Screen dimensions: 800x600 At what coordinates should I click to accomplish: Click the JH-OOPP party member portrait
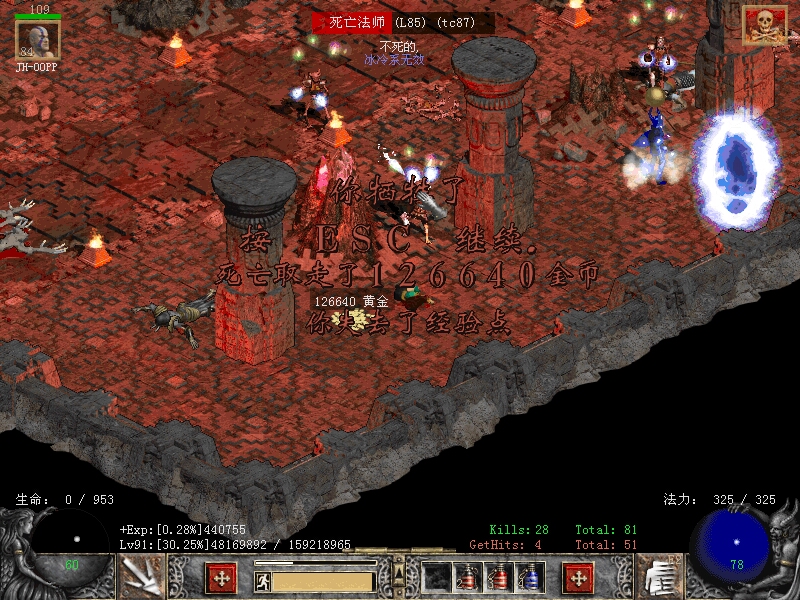(x=38, y=40)
